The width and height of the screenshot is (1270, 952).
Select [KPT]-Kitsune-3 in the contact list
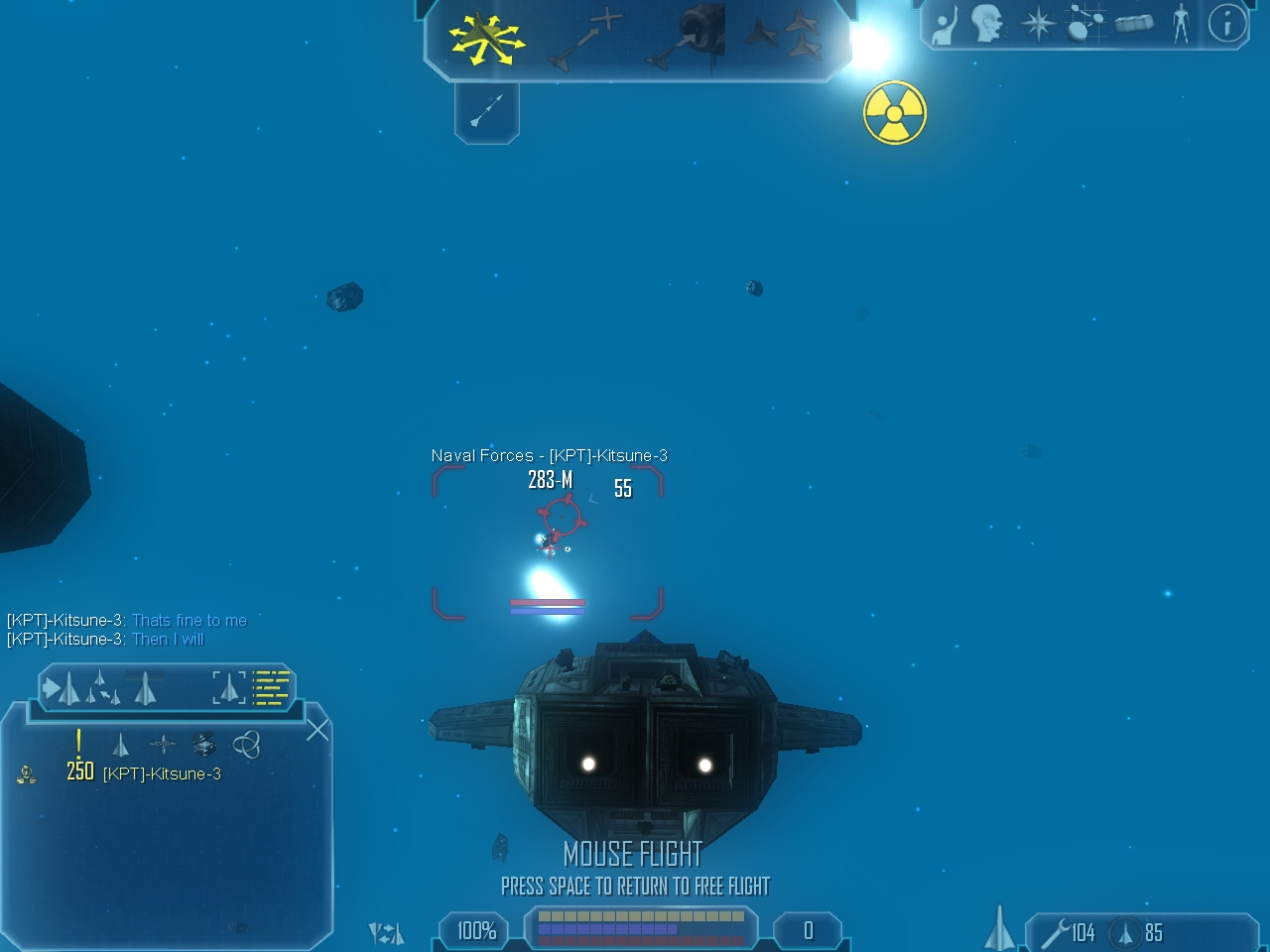click(162, 773)
